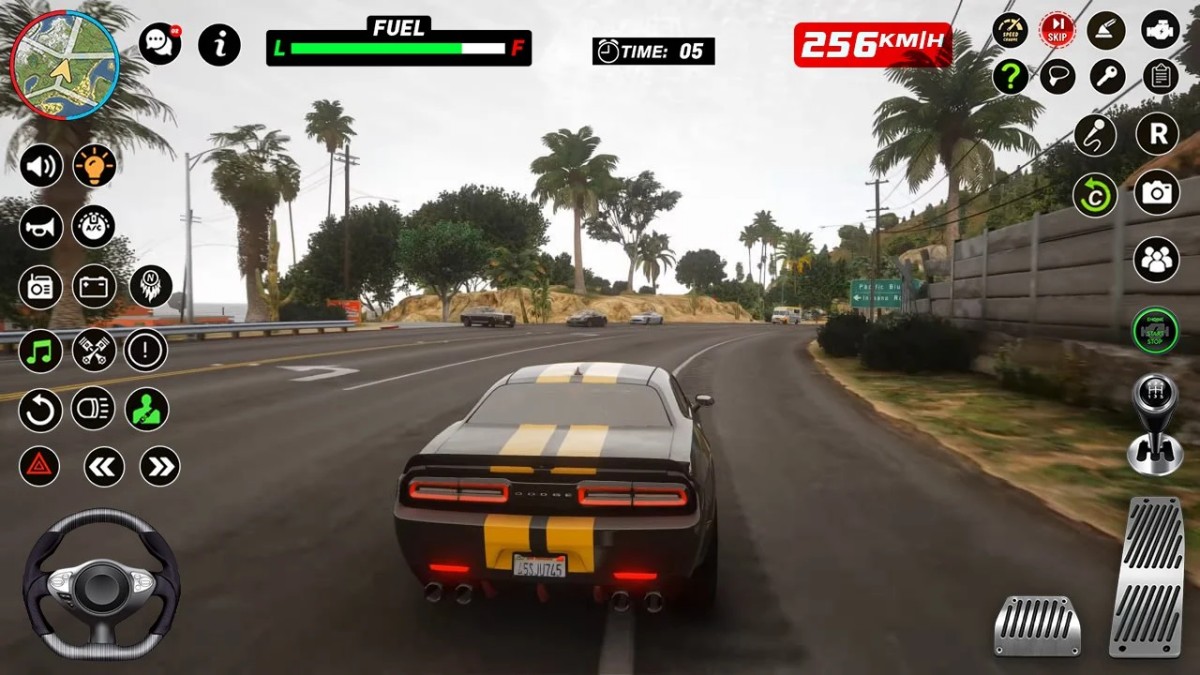Screen dimensions: 1200x675
Task: Toggle the orange light bulb icon
Action: click(95, 166)
